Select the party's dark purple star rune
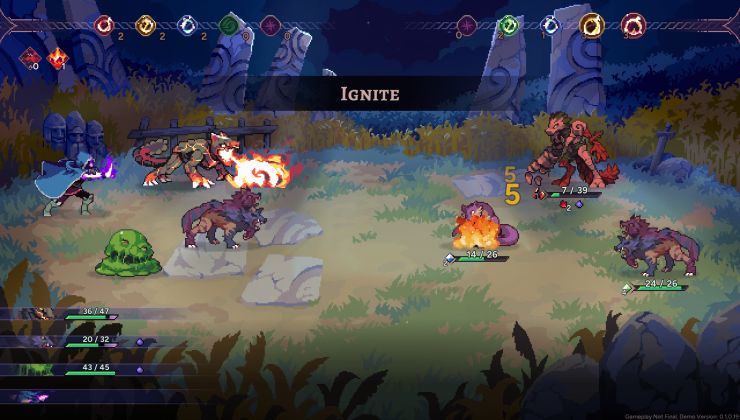Image resolution: width=740 pixels, height=420 pixels. point(271,25)
